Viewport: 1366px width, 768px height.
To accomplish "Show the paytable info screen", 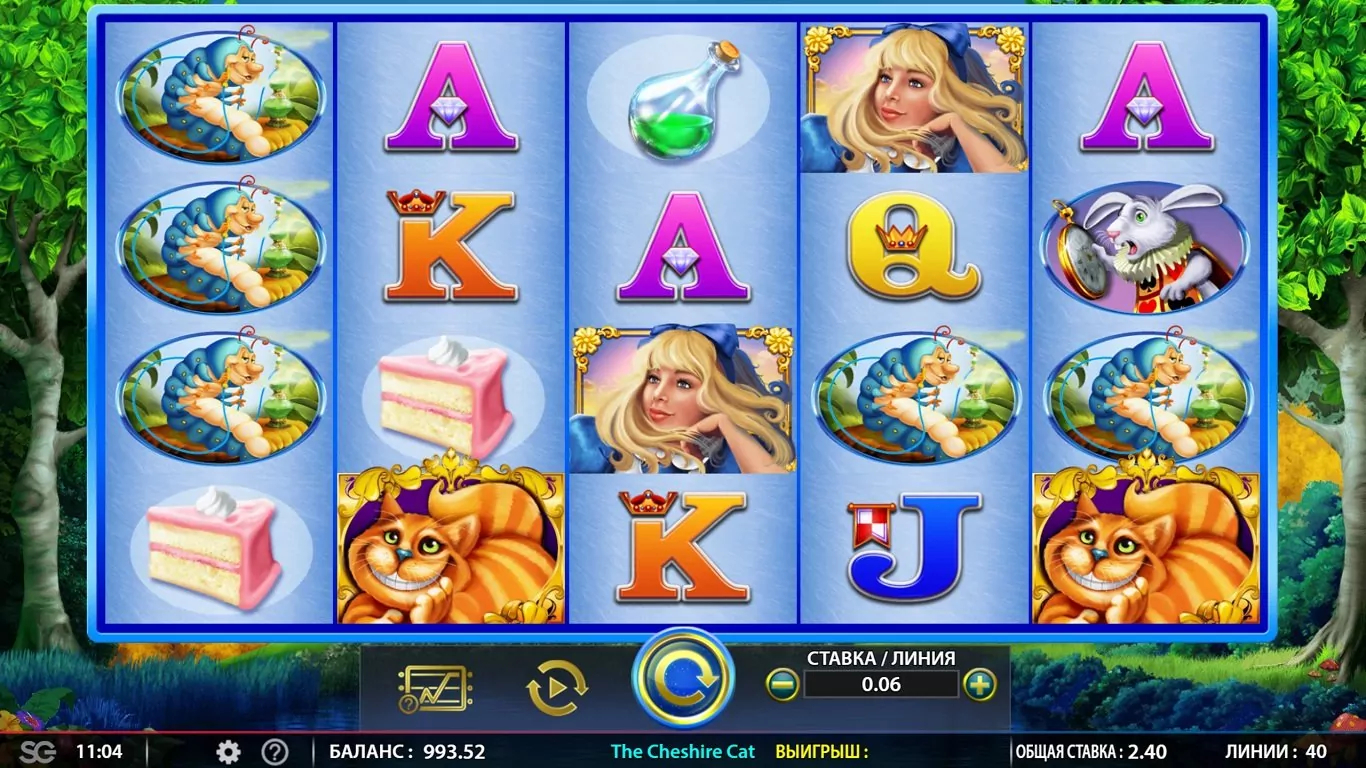I will click(x=435, y=687).
